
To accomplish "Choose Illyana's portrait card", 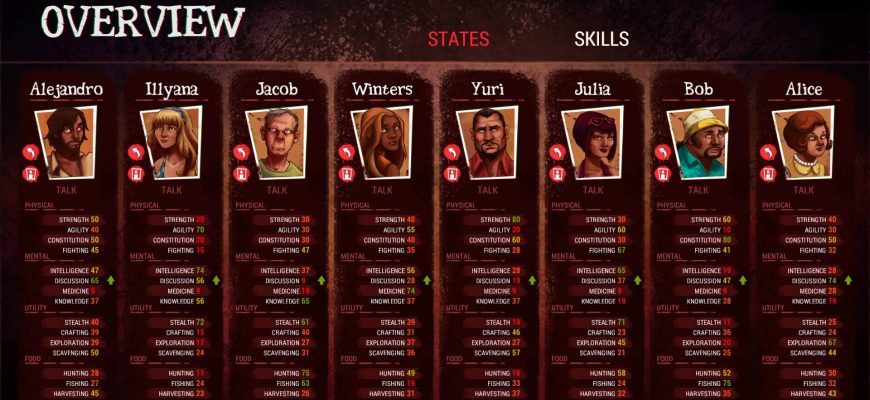I will point(172,142).
